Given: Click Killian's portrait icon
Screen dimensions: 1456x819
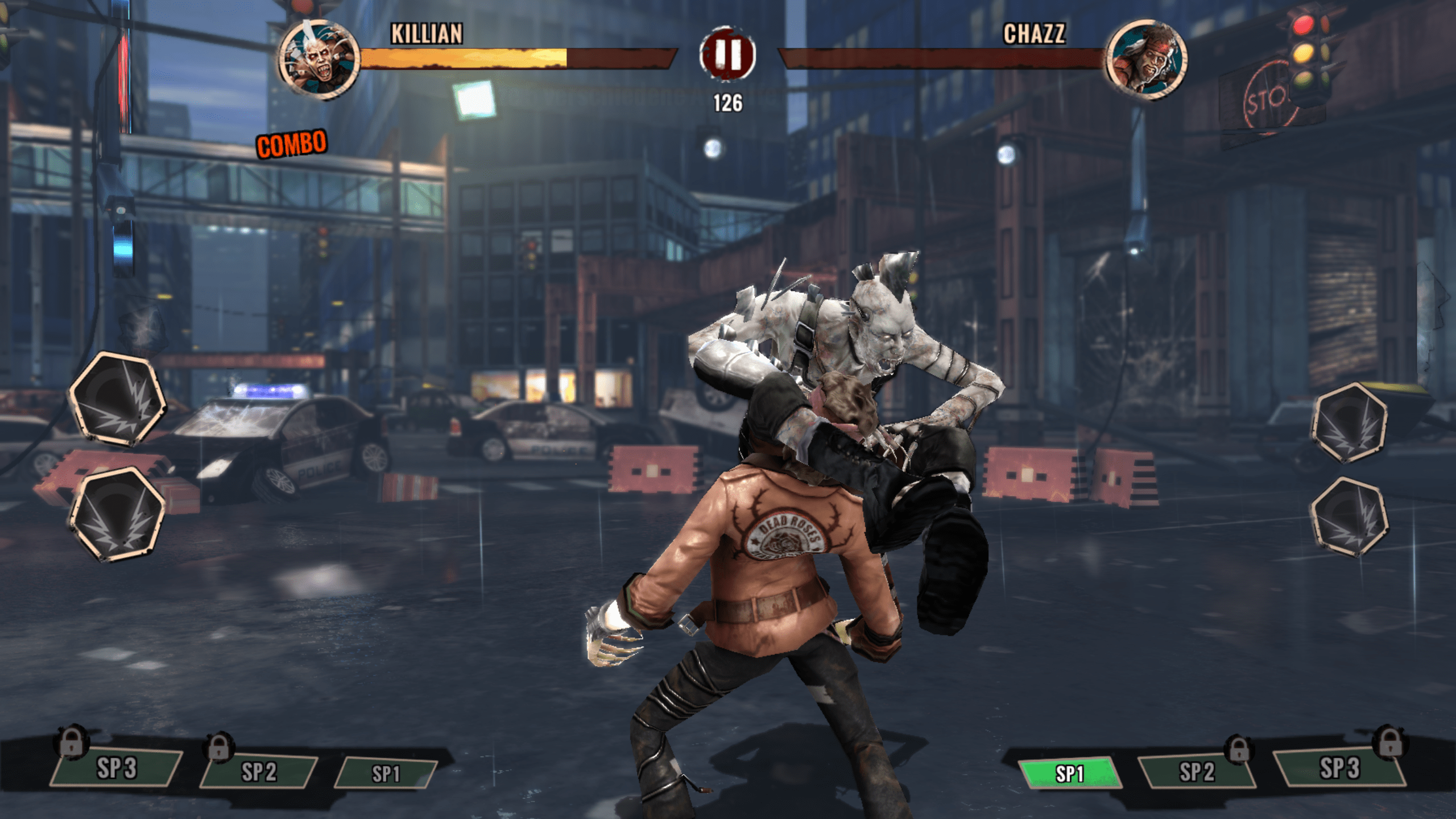Looking at the screenshot, I should [319, 59].
